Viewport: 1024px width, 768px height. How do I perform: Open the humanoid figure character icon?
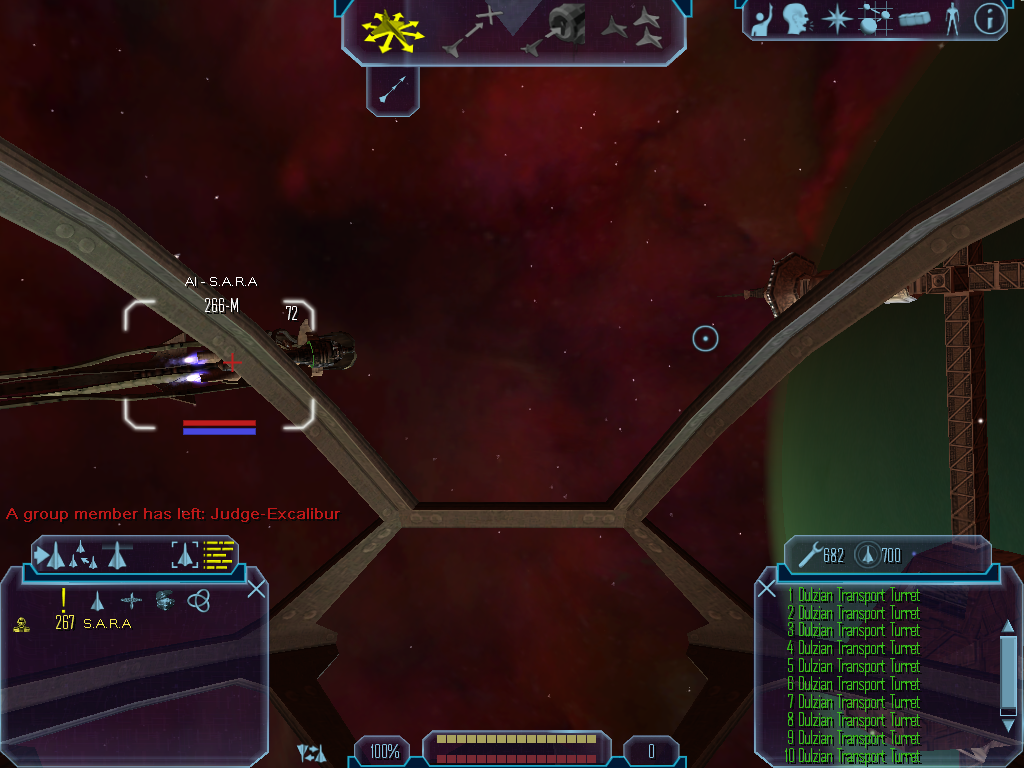click(951, 19)
